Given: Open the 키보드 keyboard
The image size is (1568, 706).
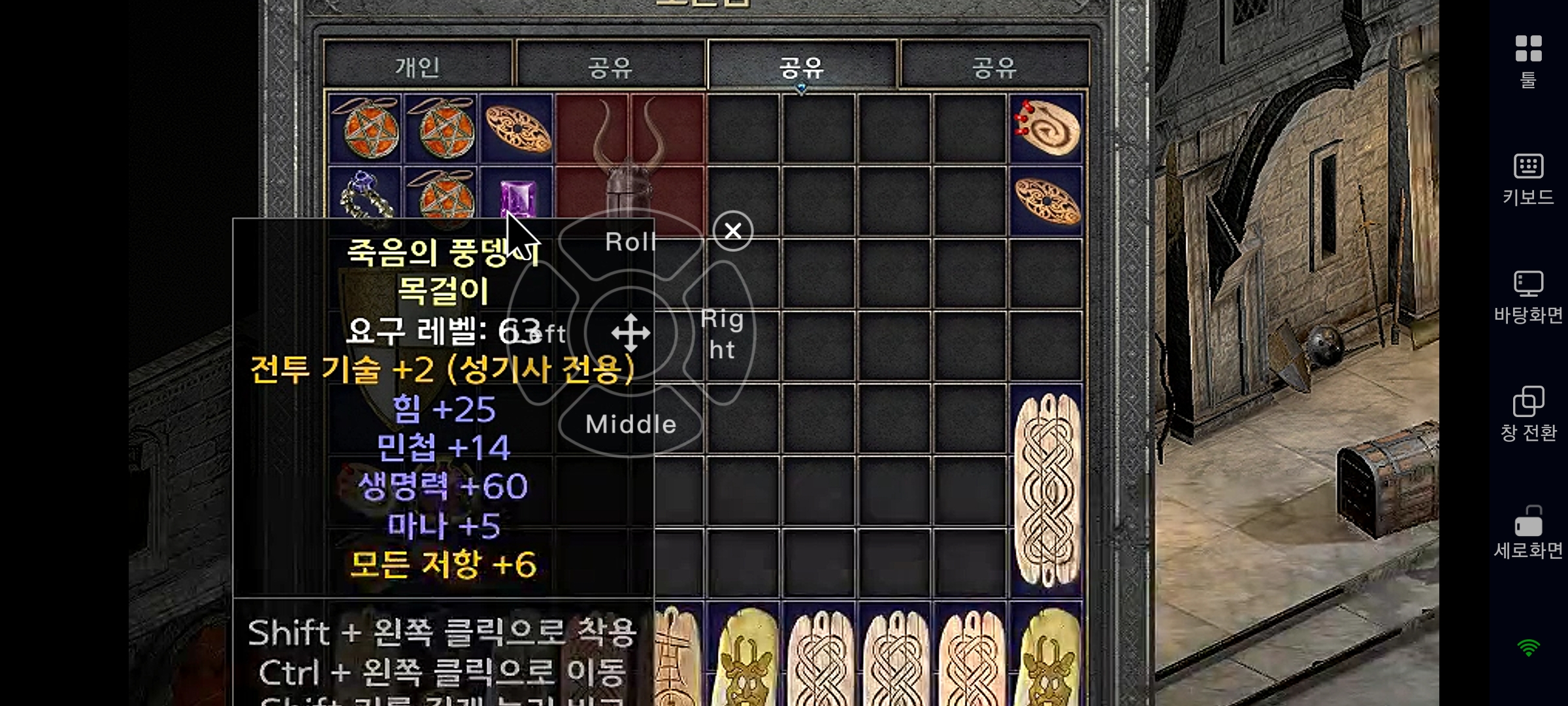Looking at the screenshot, I should [1528, 179].
